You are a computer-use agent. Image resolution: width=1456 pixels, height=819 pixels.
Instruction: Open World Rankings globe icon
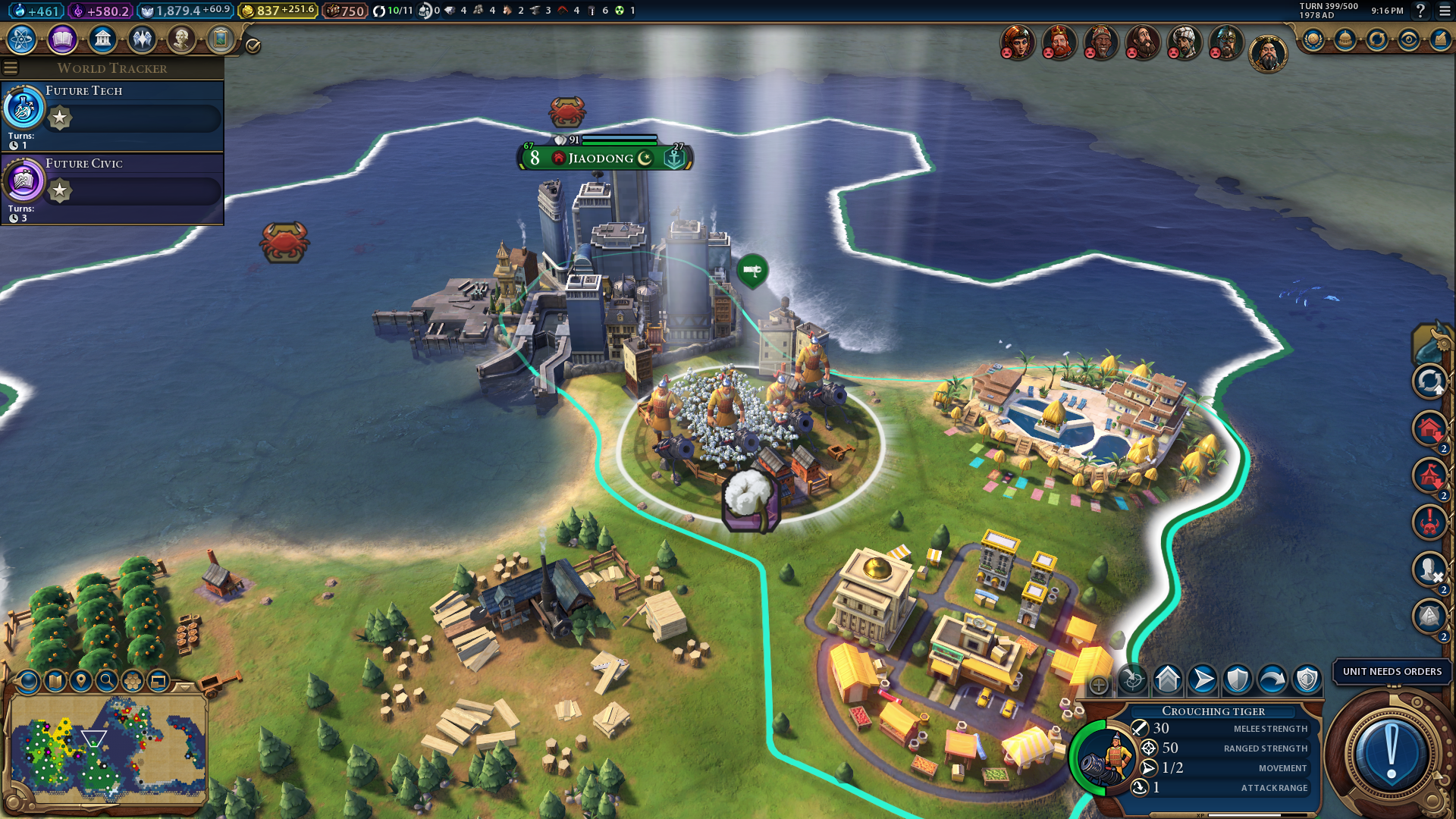point(1313,39)
